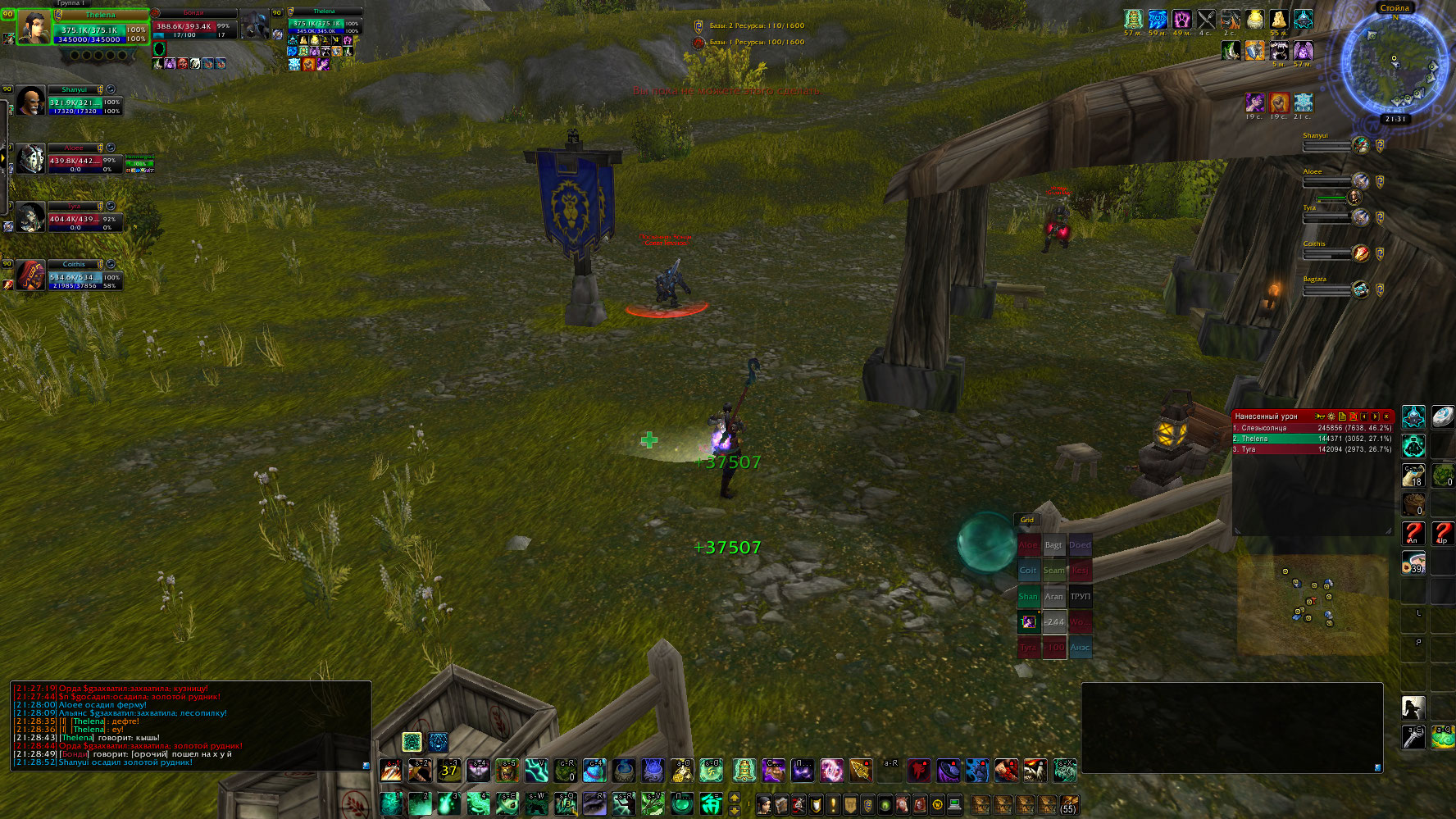Target party member Shanyui's portrait

pos(31,102)
